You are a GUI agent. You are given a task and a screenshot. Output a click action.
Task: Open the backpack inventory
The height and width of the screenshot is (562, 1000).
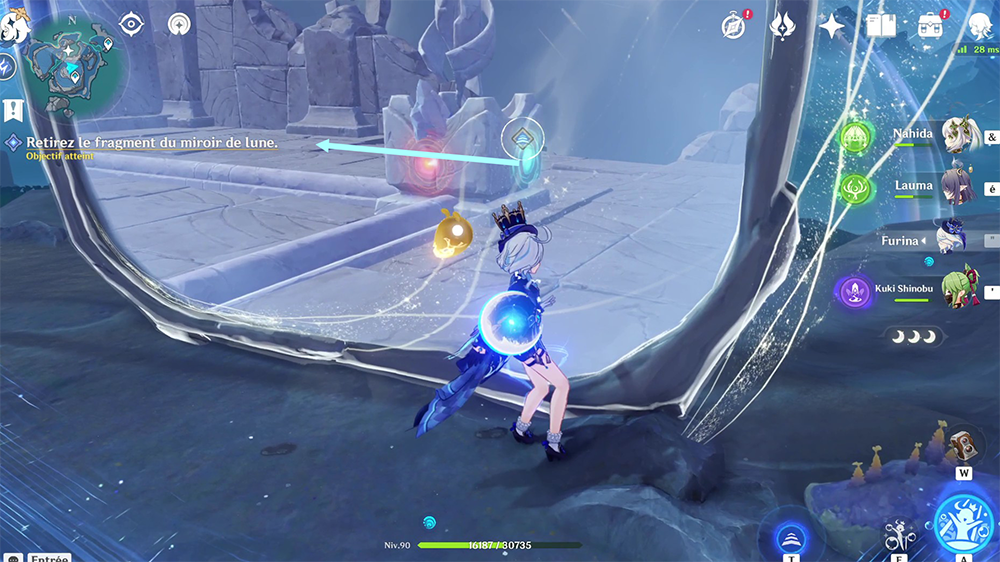tap(931, 26)
